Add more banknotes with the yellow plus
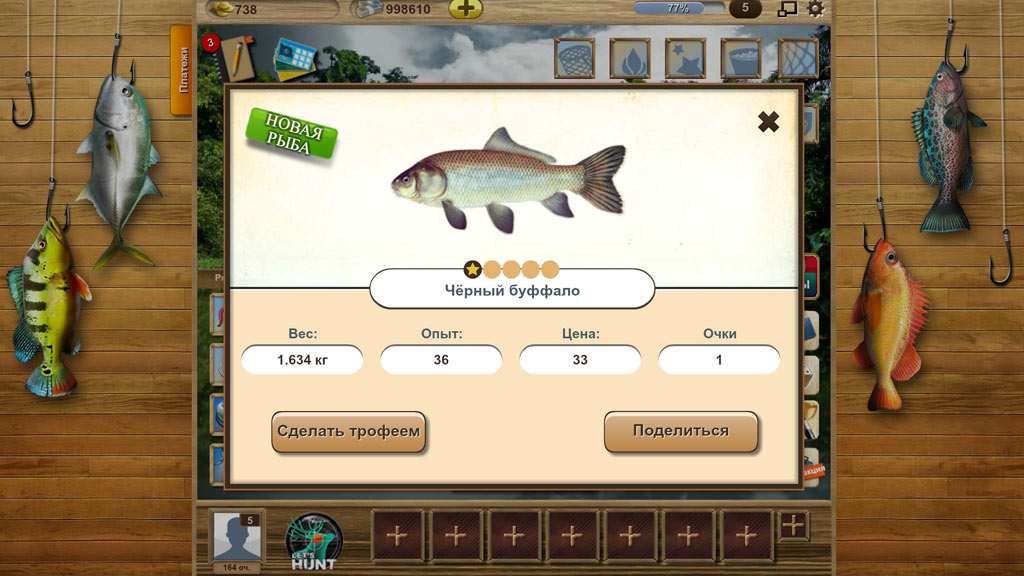The height and width of the screenshot is (576, 1024). pos(465,10)
